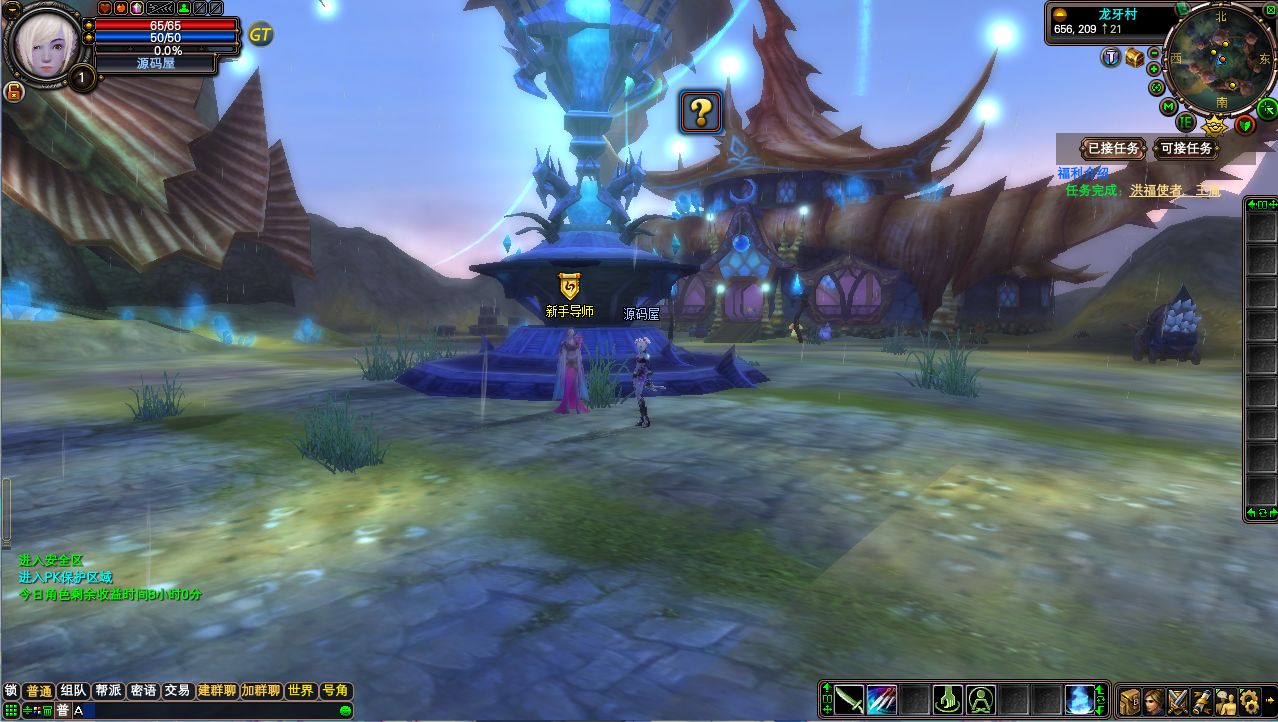Activate the green sword attack skill
The height and width of the screenshot is (722, 1278).
(x=850, y=700)
